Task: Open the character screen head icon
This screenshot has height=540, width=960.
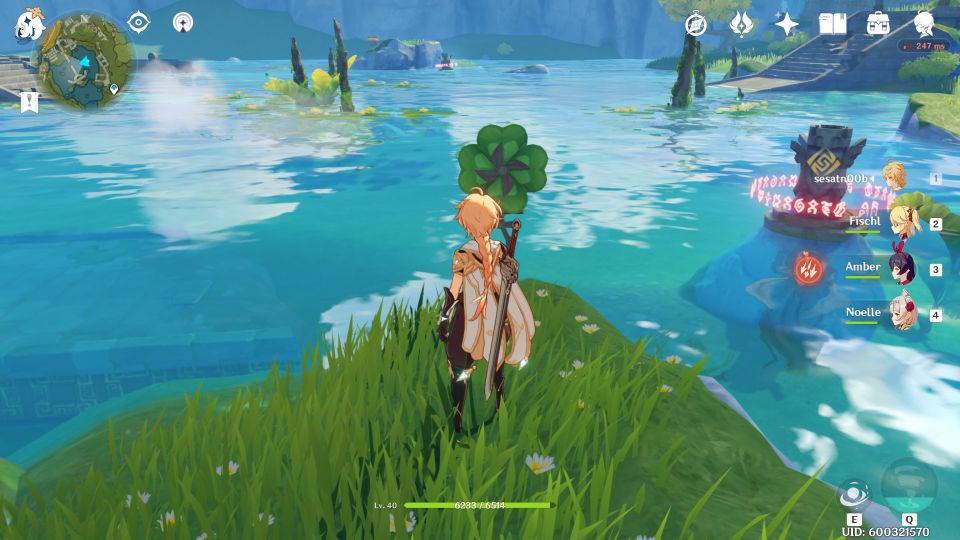Action: point(924,24)
